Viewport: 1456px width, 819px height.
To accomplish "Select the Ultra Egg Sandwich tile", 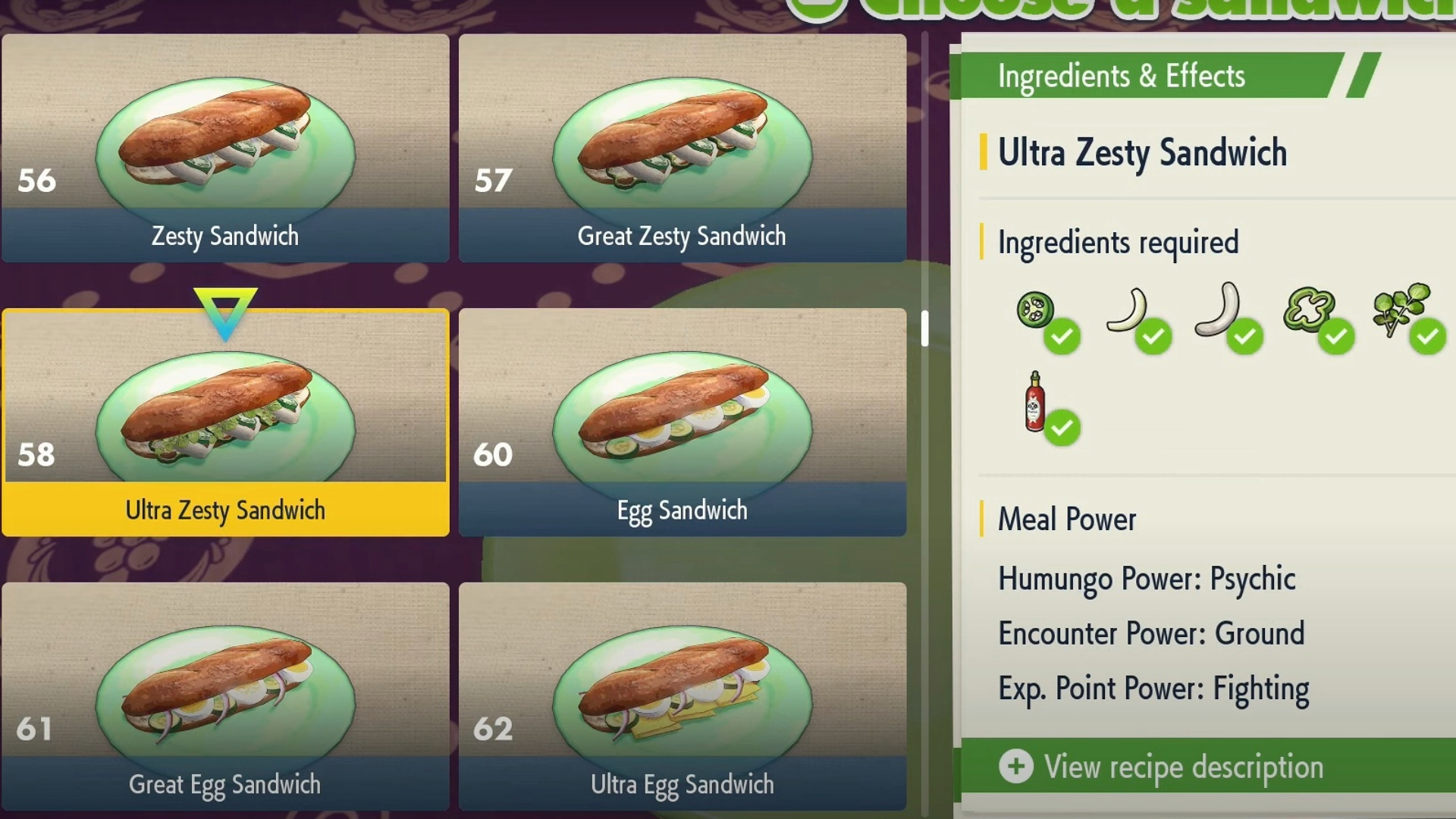I will (x=682, y=696).
